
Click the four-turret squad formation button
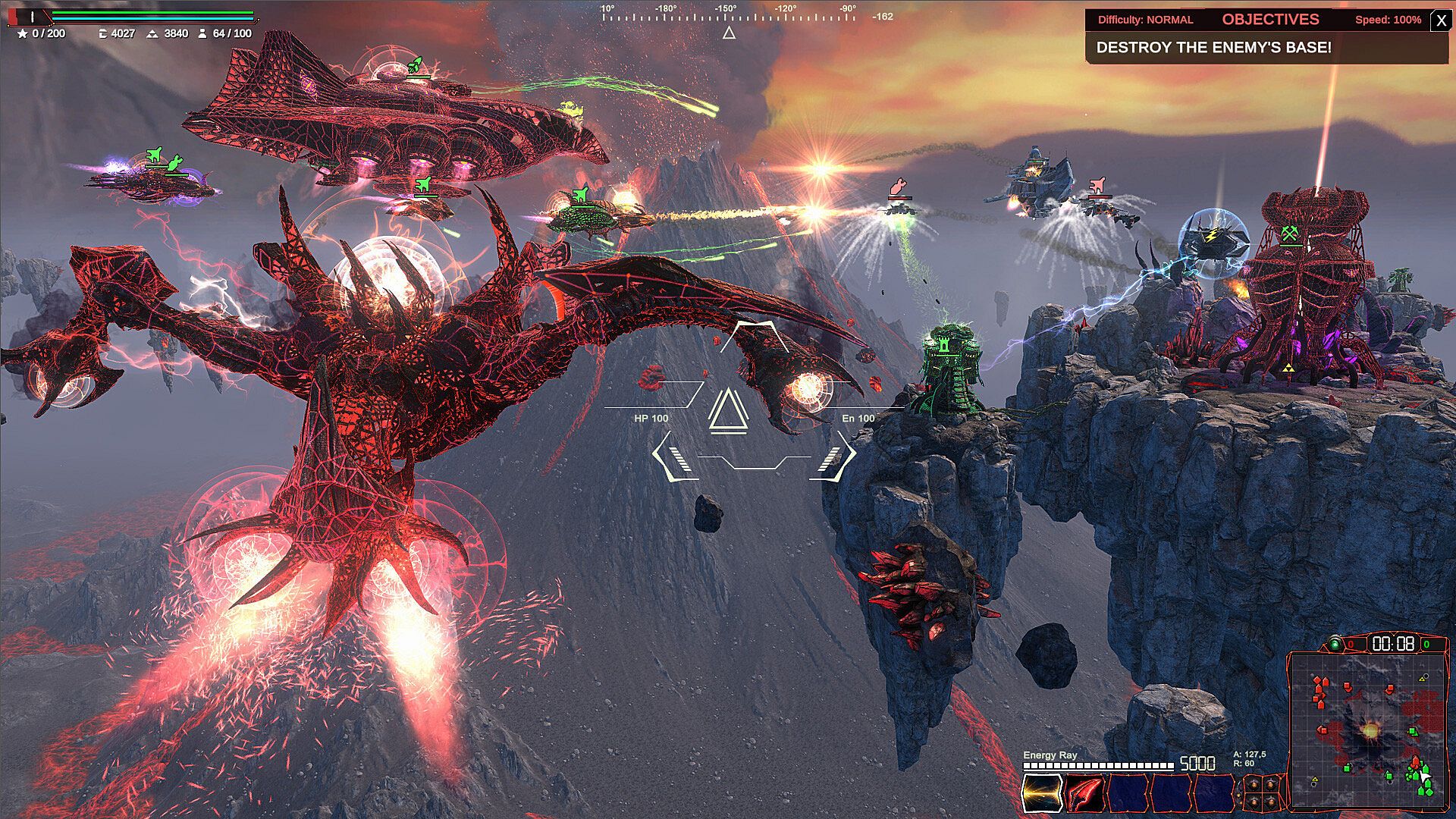pyautogui.click(x=1262, y=792)
